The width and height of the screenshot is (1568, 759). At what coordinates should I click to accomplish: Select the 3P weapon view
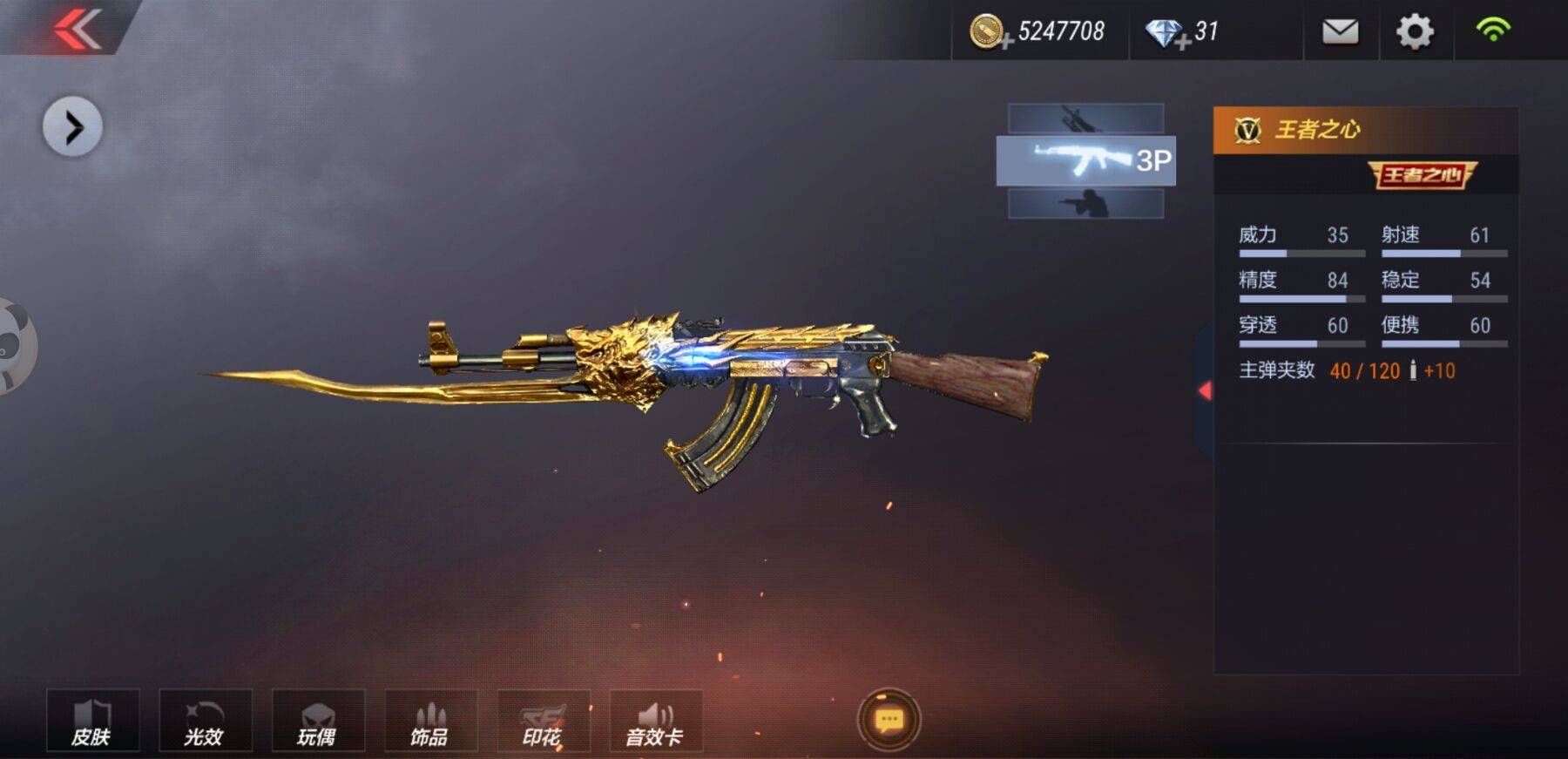point(1085,160)
